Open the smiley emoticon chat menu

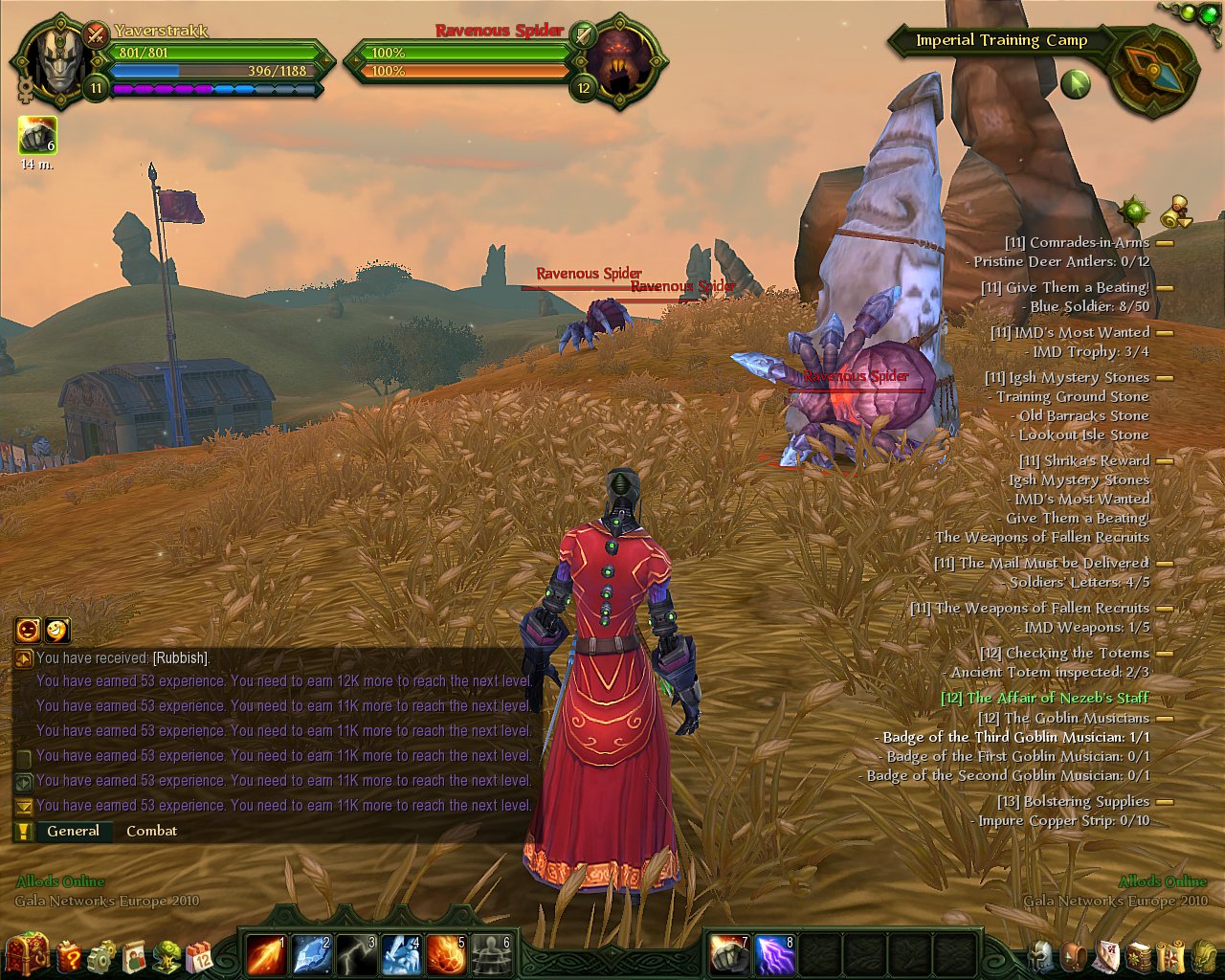(x=57, y=630)
